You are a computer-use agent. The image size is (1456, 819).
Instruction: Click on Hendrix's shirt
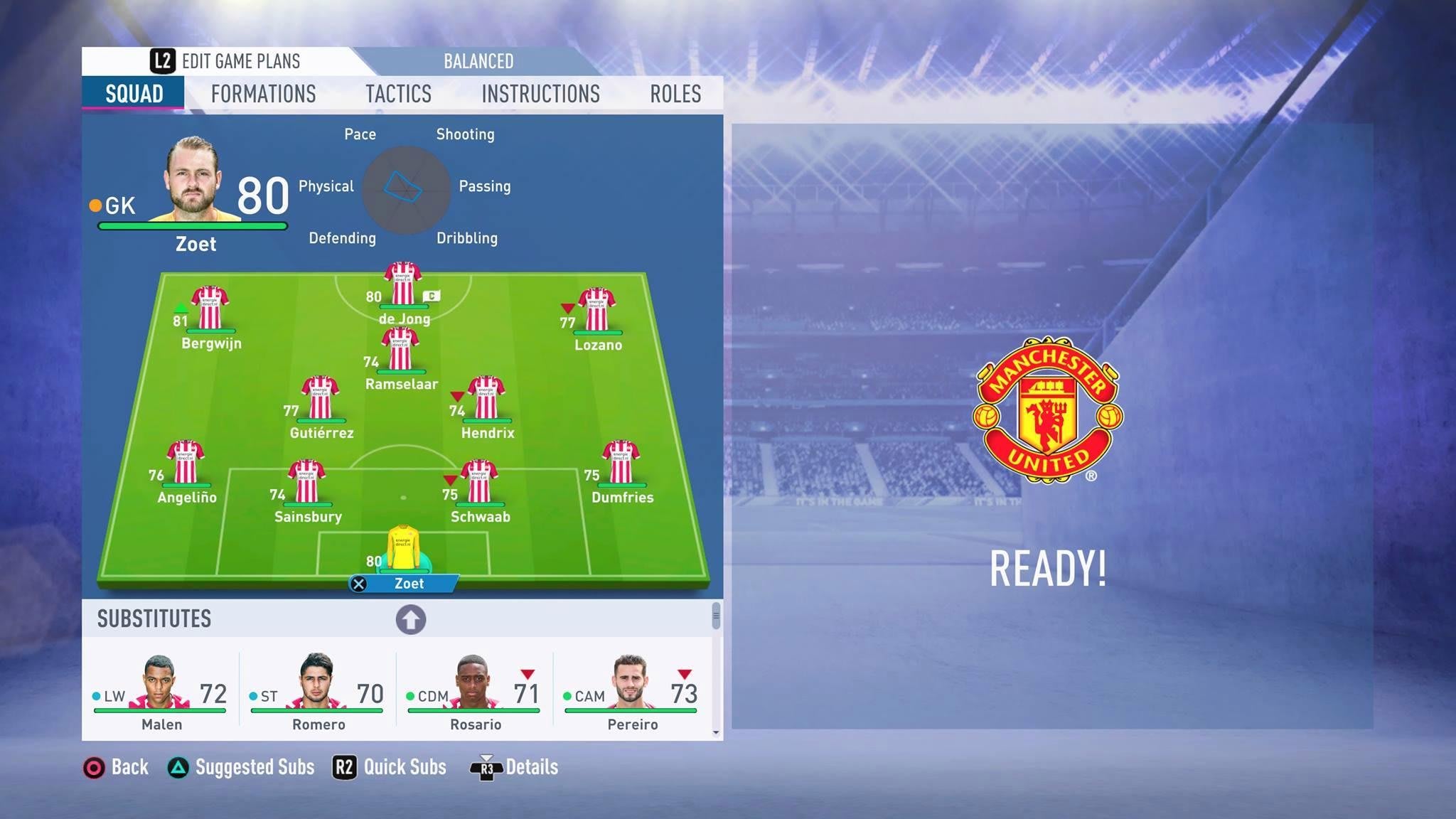click(486, 397)
